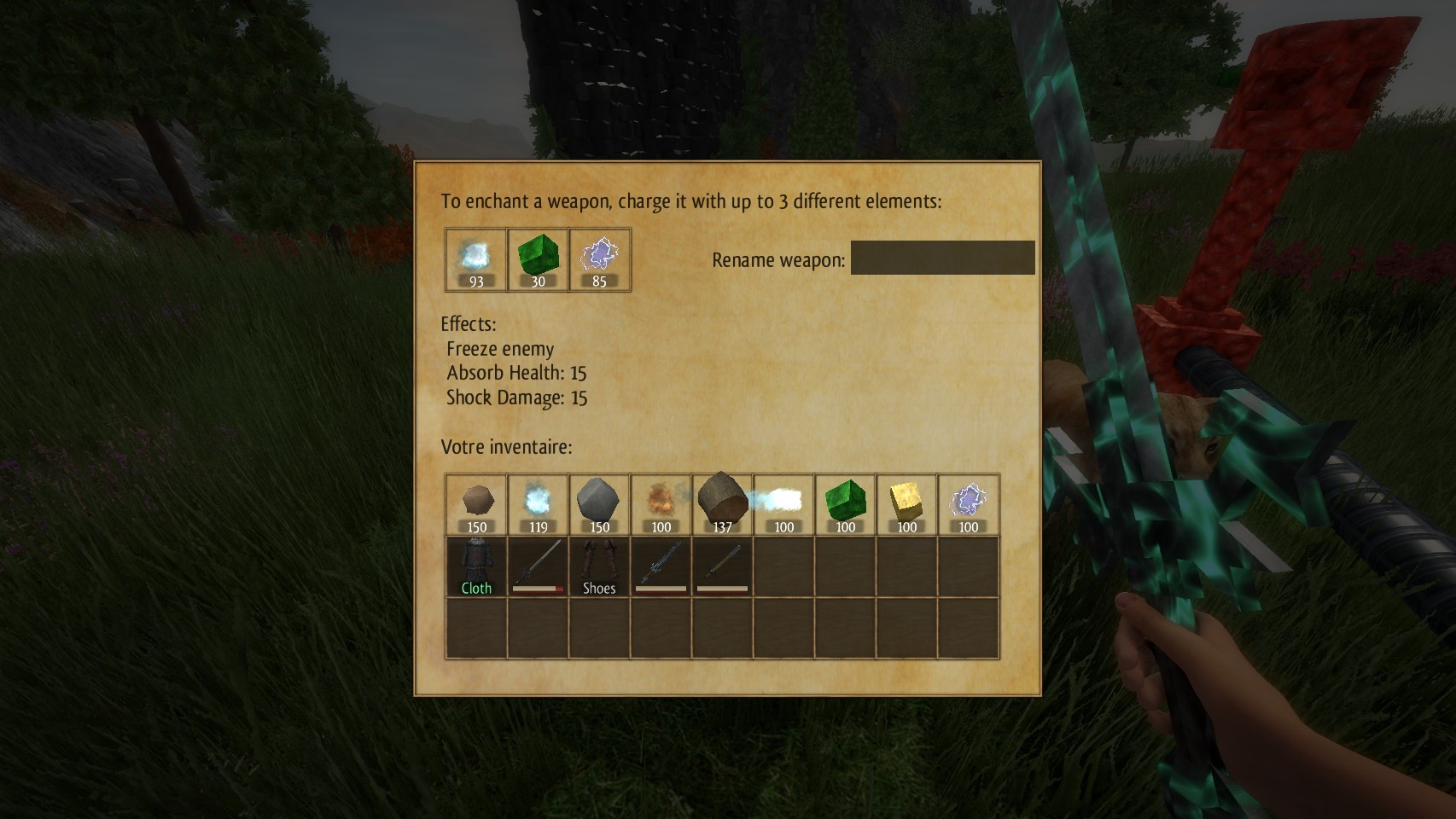Pick the fire element in the inventory
This screenshot has height=819, width=1456.
[661, 505]
